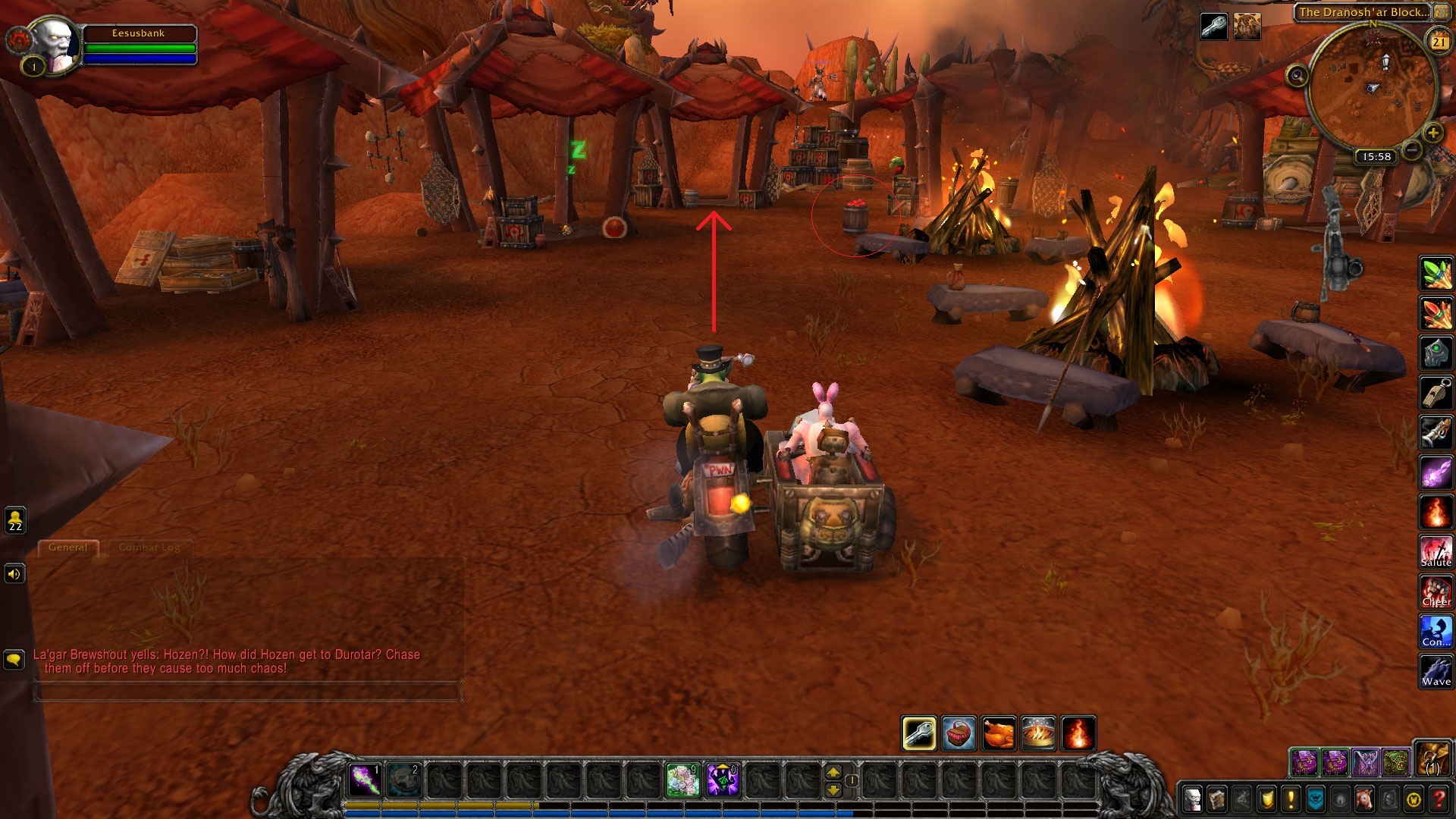Viewport: 1456px width, 819px height.
Task: Click the minimap zoom-out minus button
Action: pyautogui.click(x=1411, y=150)
